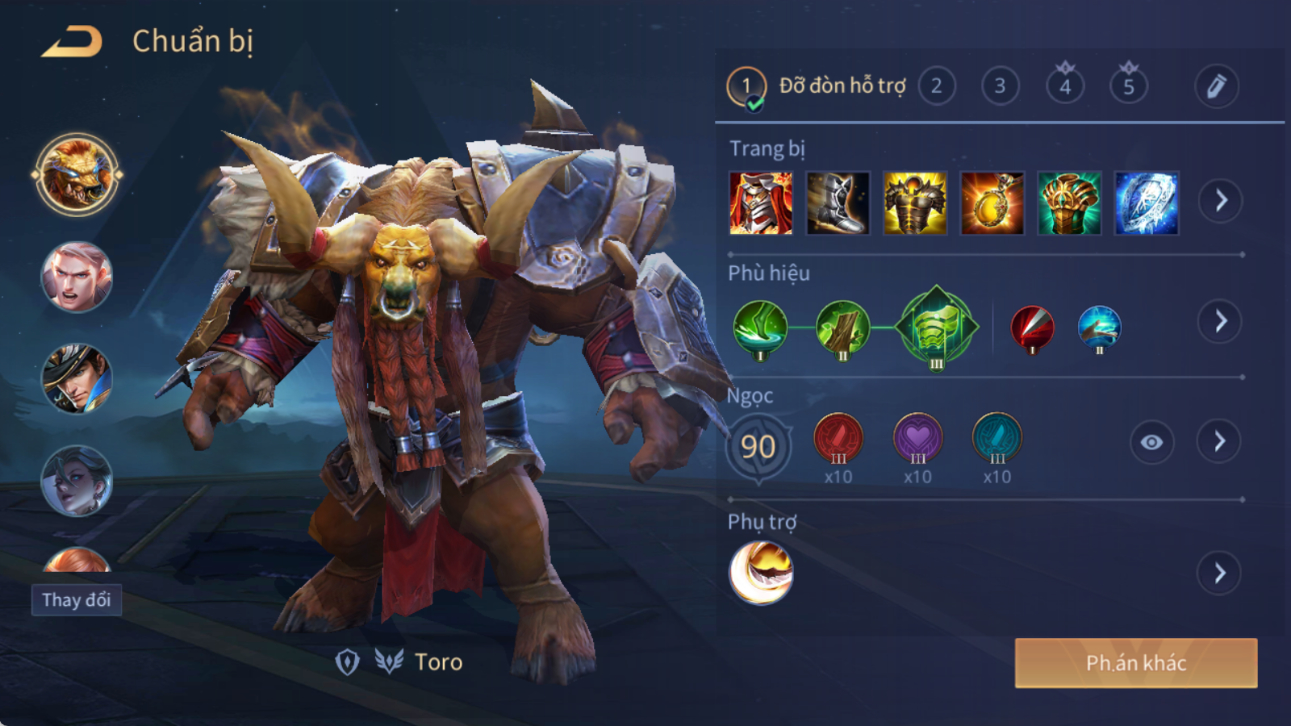Image resolution: width=1291 pixels, height=726 pixels.
Task: Click the Thay đổi button
Action: click(x=76, y=600)
